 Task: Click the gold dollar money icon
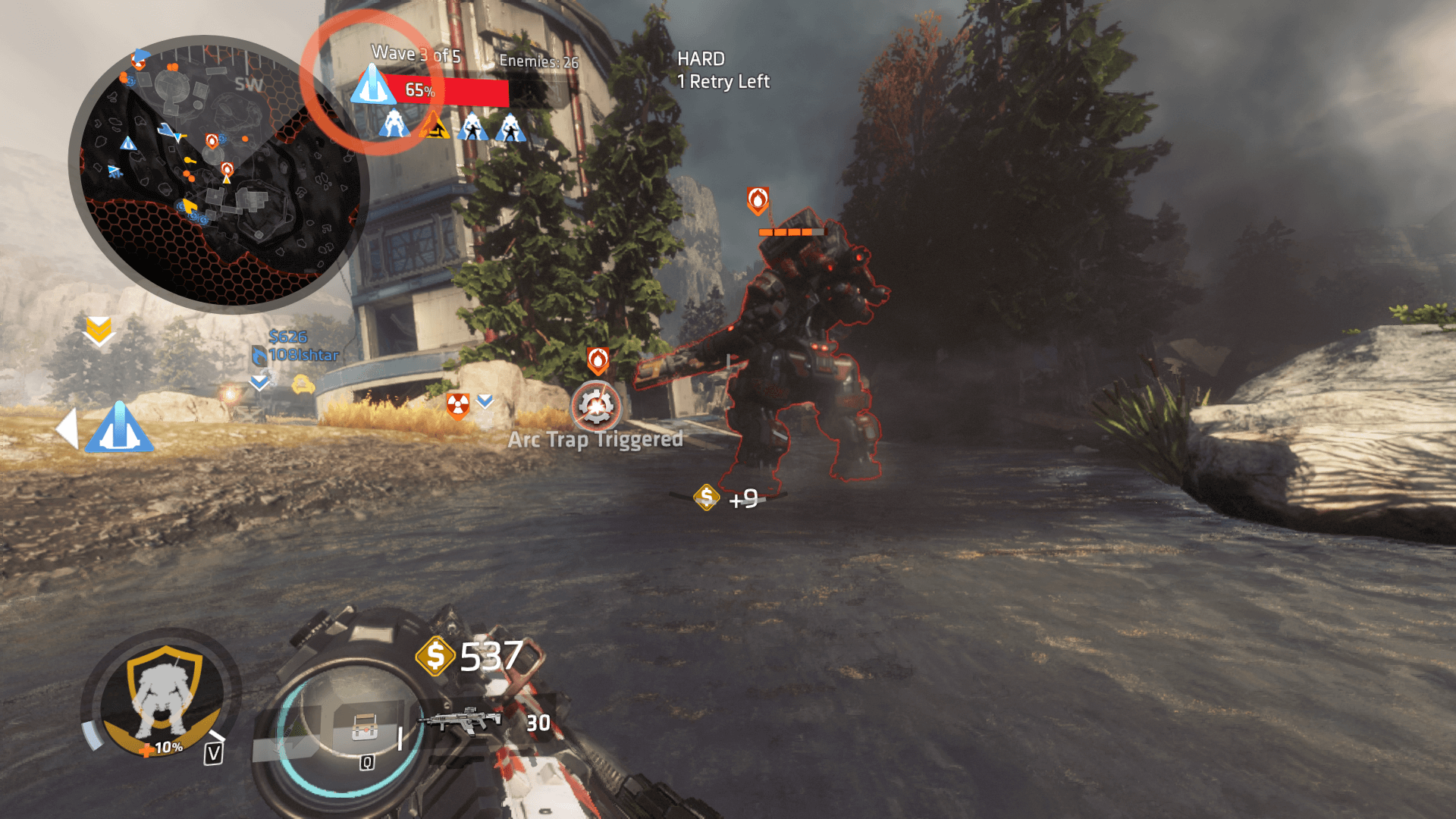(x=435, y=656)
